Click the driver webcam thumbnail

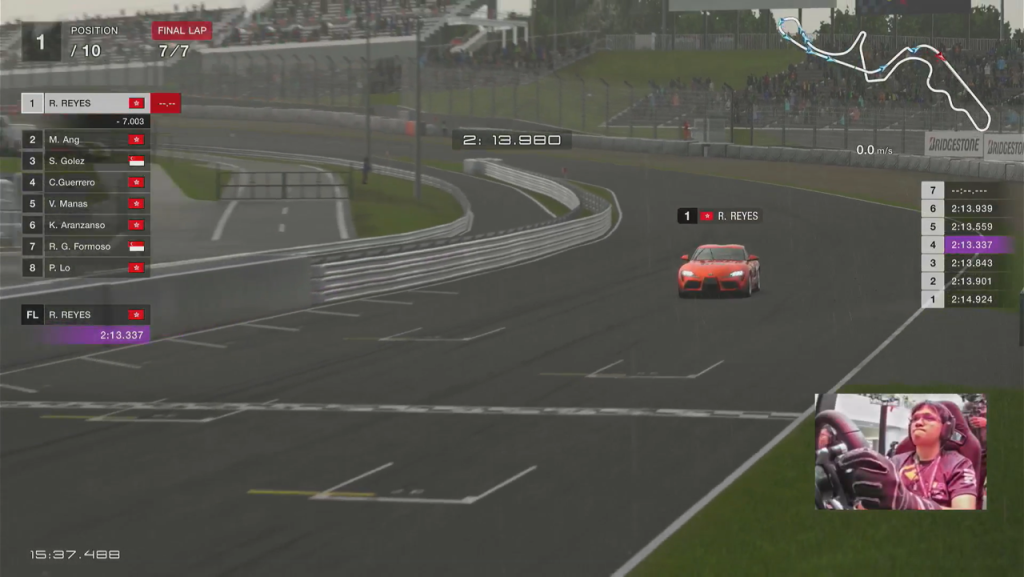(x=900, y=451)
